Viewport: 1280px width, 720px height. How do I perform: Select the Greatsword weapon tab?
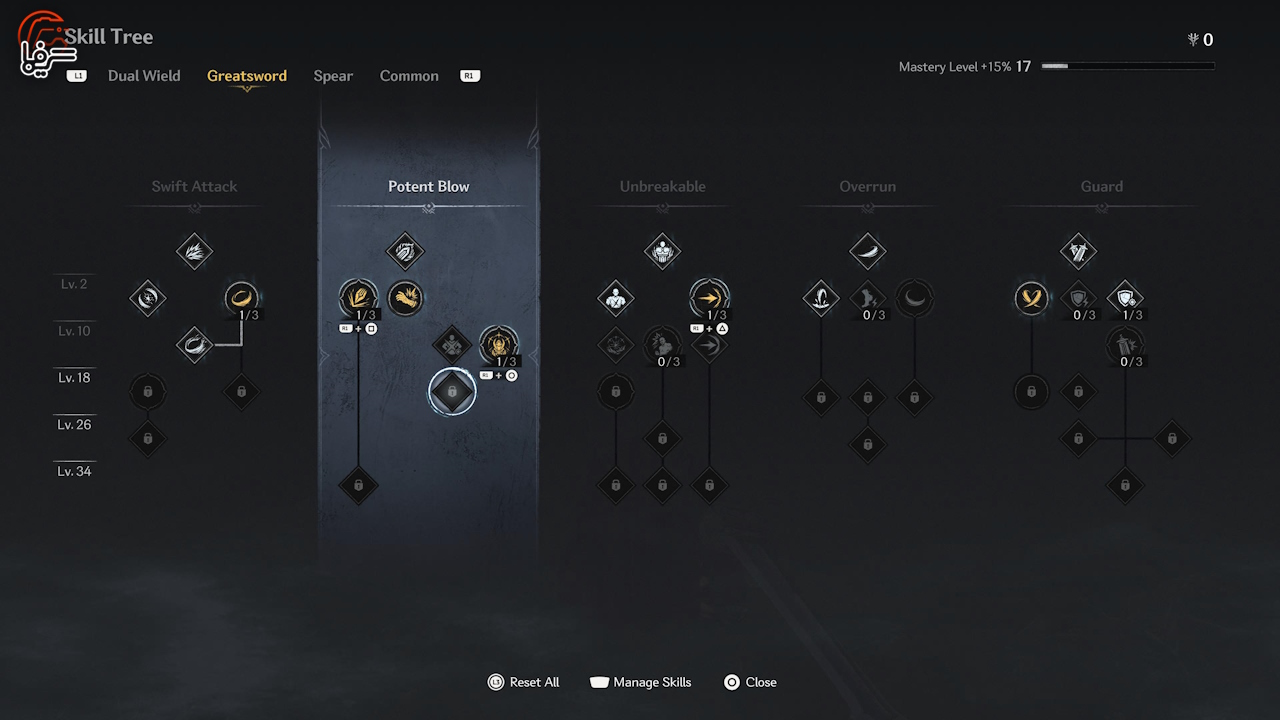247,76
